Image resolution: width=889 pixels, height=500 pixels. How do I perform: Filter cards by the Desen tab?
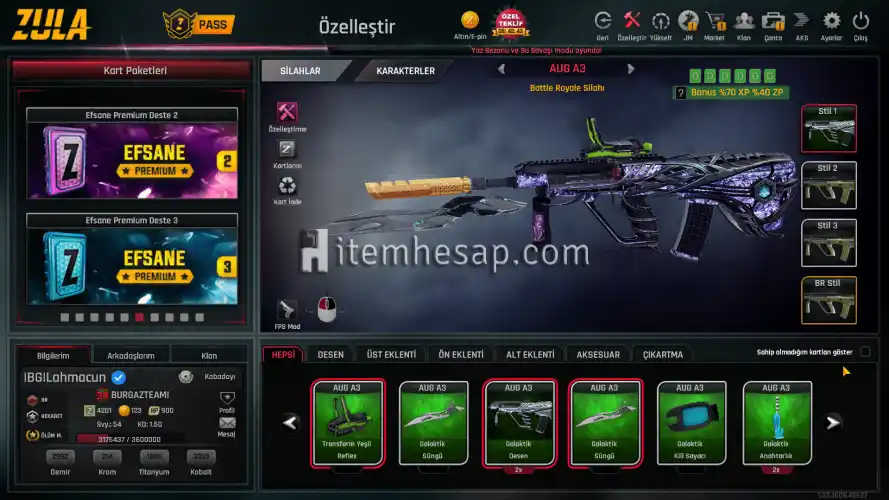tap(331, 355)
